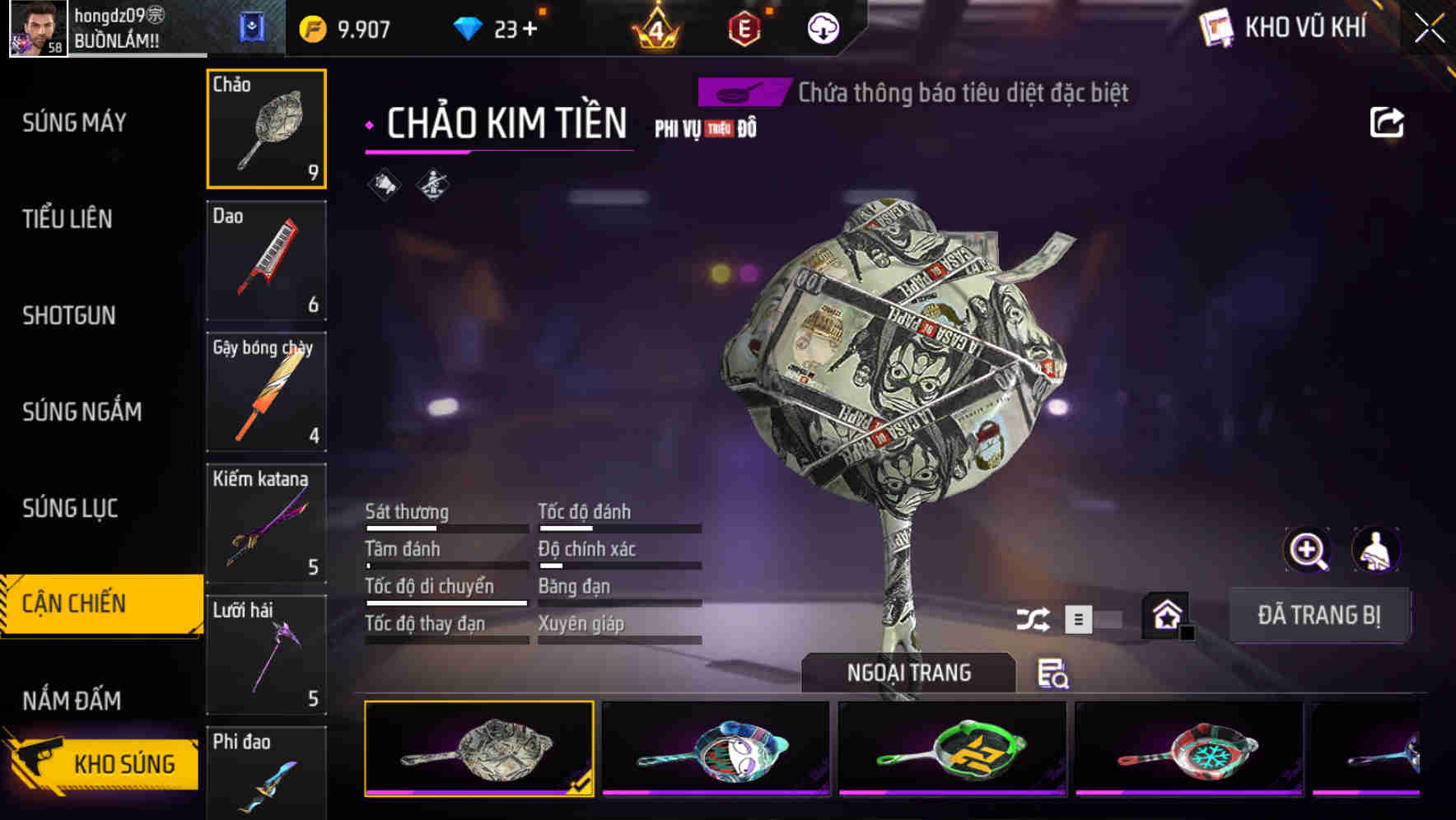
Task: Open the NẮM ĐẤM category
Action: (72, 701)
